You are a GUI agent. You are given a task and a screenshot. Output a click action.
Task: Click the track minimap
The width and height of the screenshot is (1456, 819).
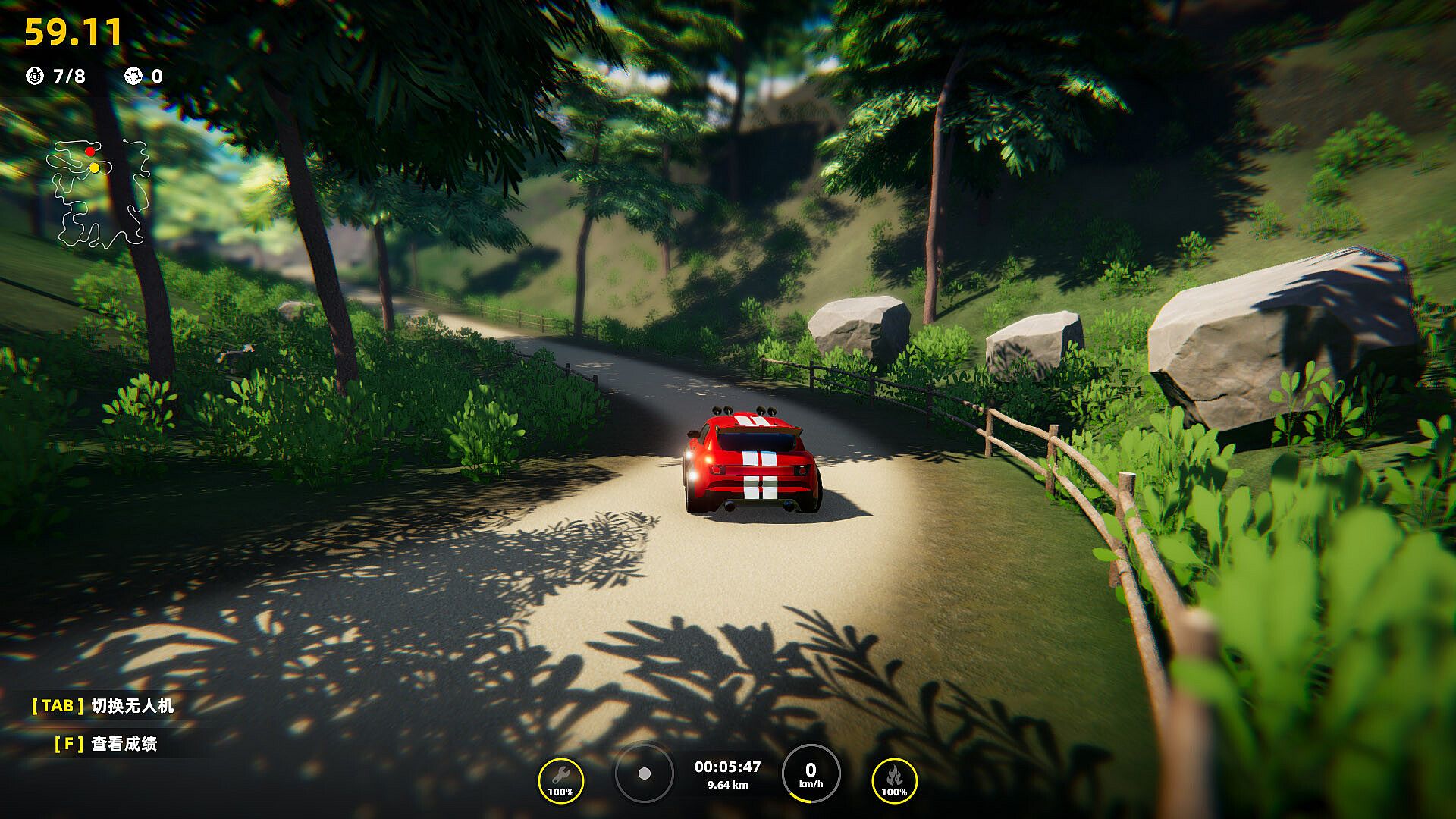97,194
